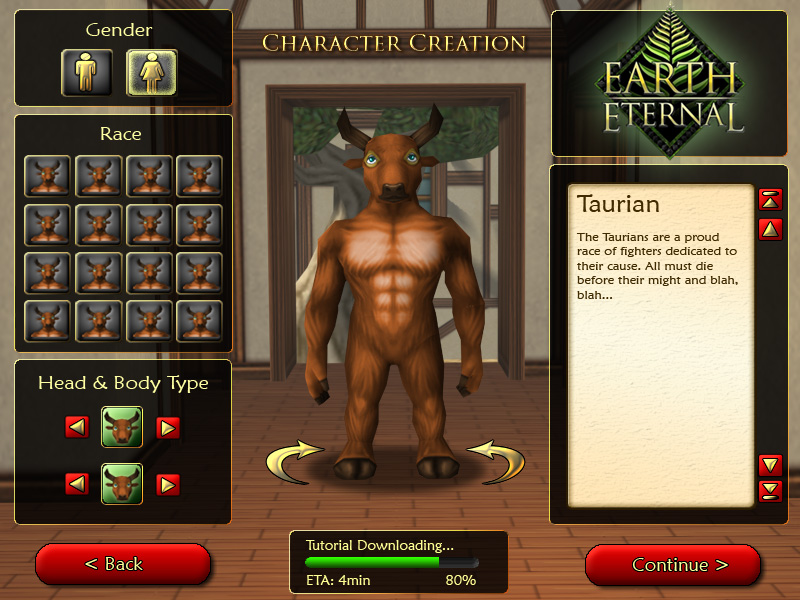Click previous head type arrow
This screenshot has width=800, height=600.
77,428
